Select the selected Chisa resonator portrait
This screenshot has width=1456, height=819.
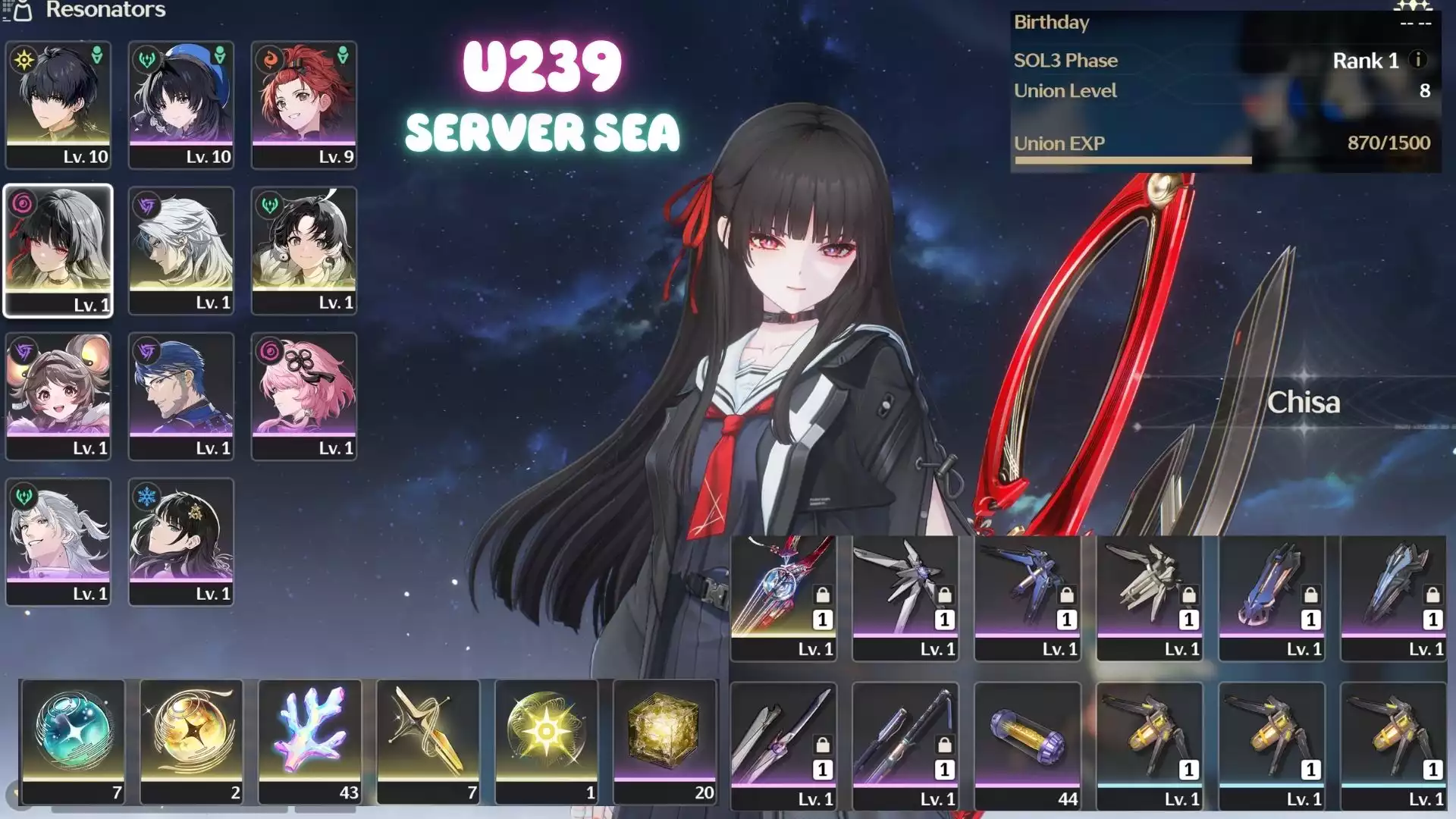pyautogui.click(x=58, y=250)
